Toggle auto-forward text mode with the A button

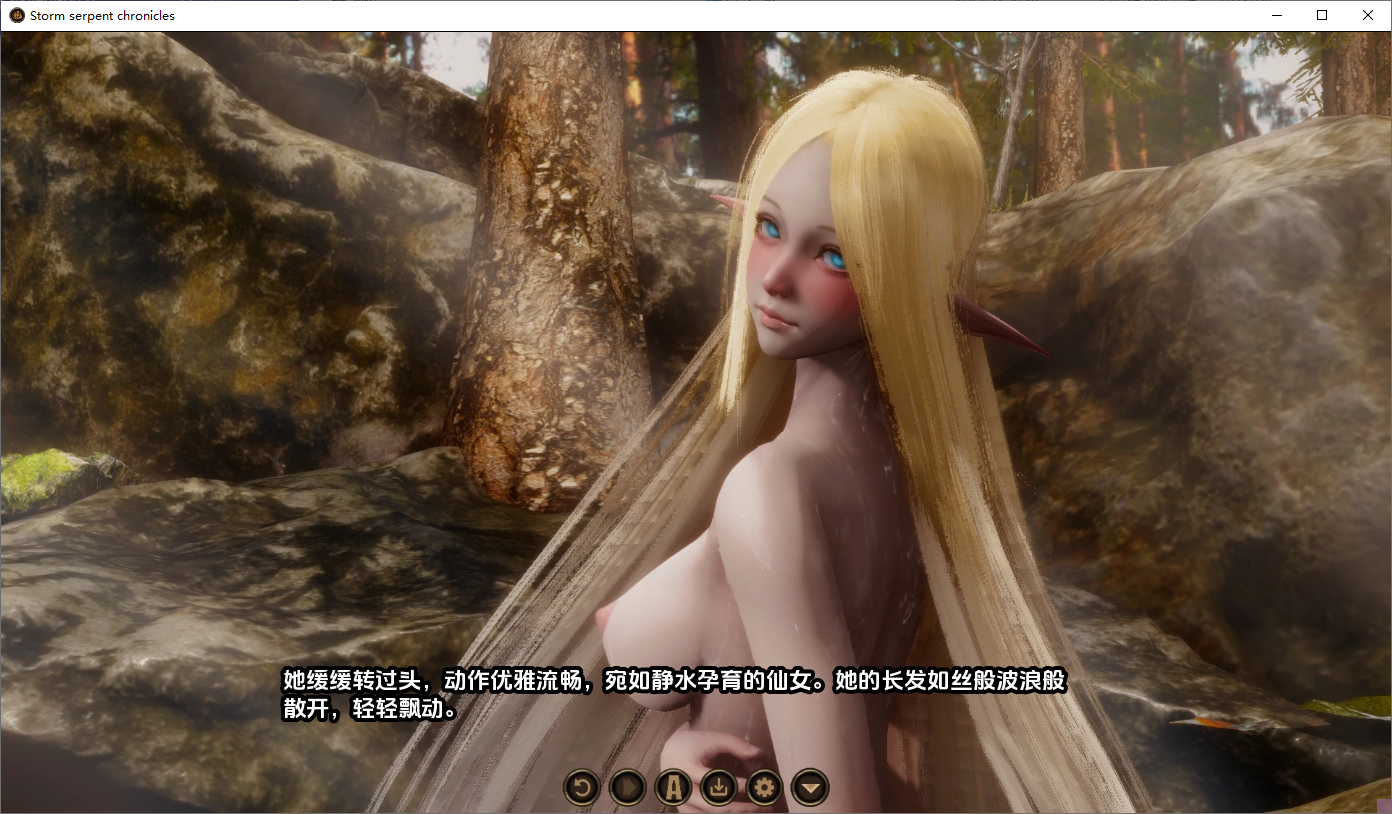[672, 787]
